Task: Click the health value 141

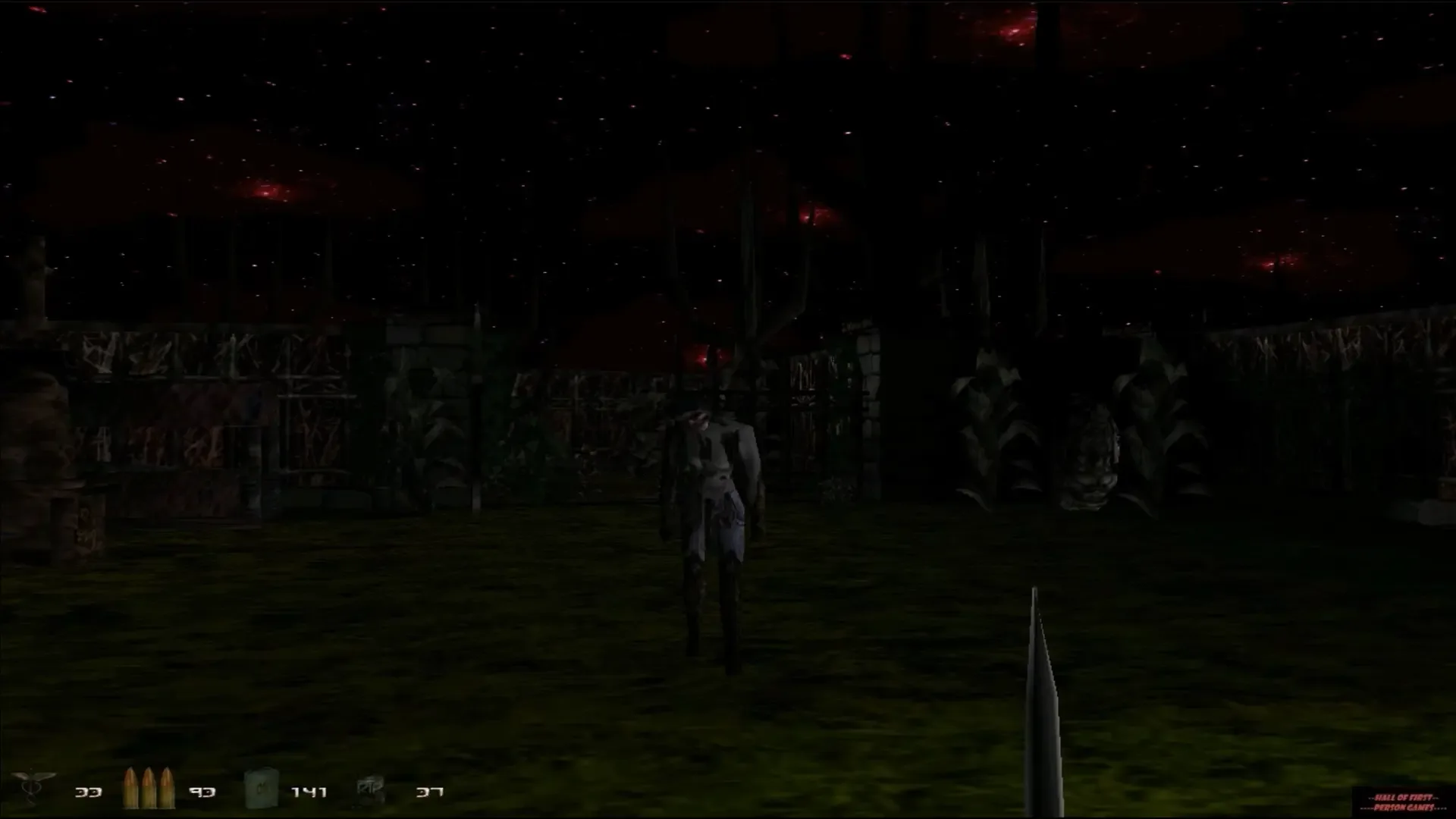Action: [x=308, y=792]
